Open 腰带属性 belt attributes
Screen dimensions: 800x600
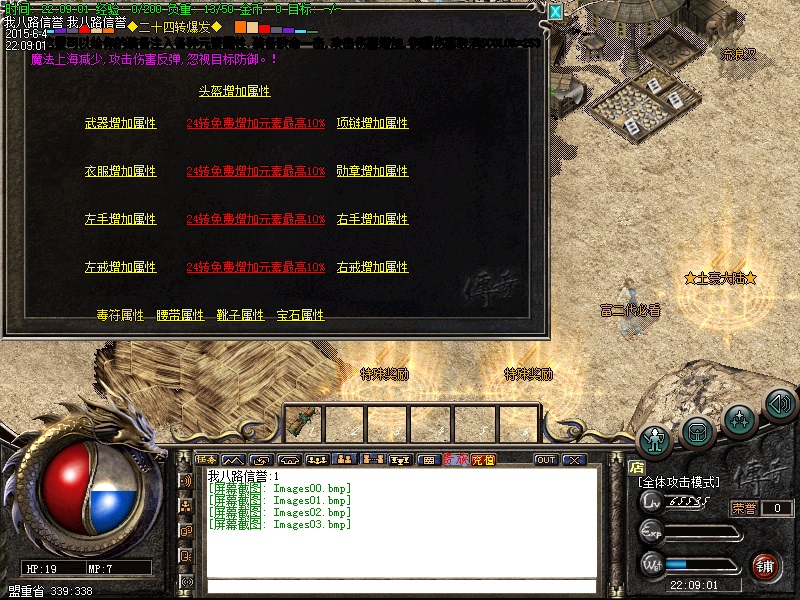point(181,315)
